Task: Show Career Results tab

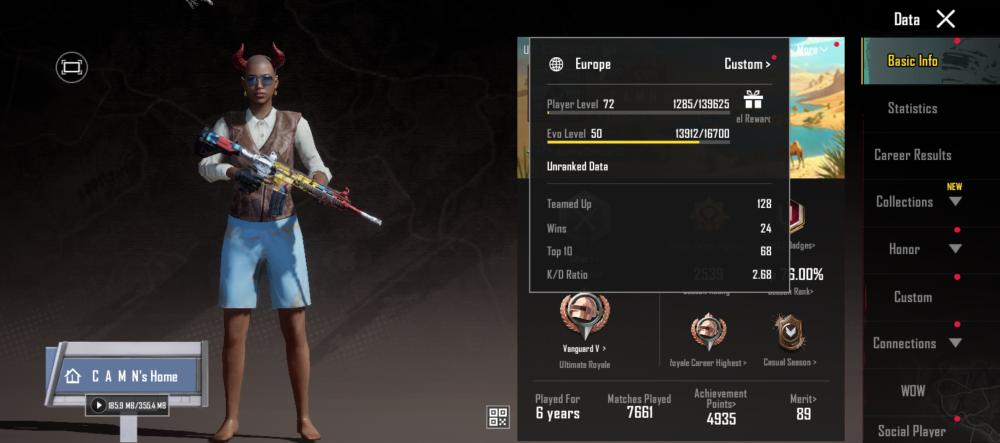Action: [x=912, y=155]
